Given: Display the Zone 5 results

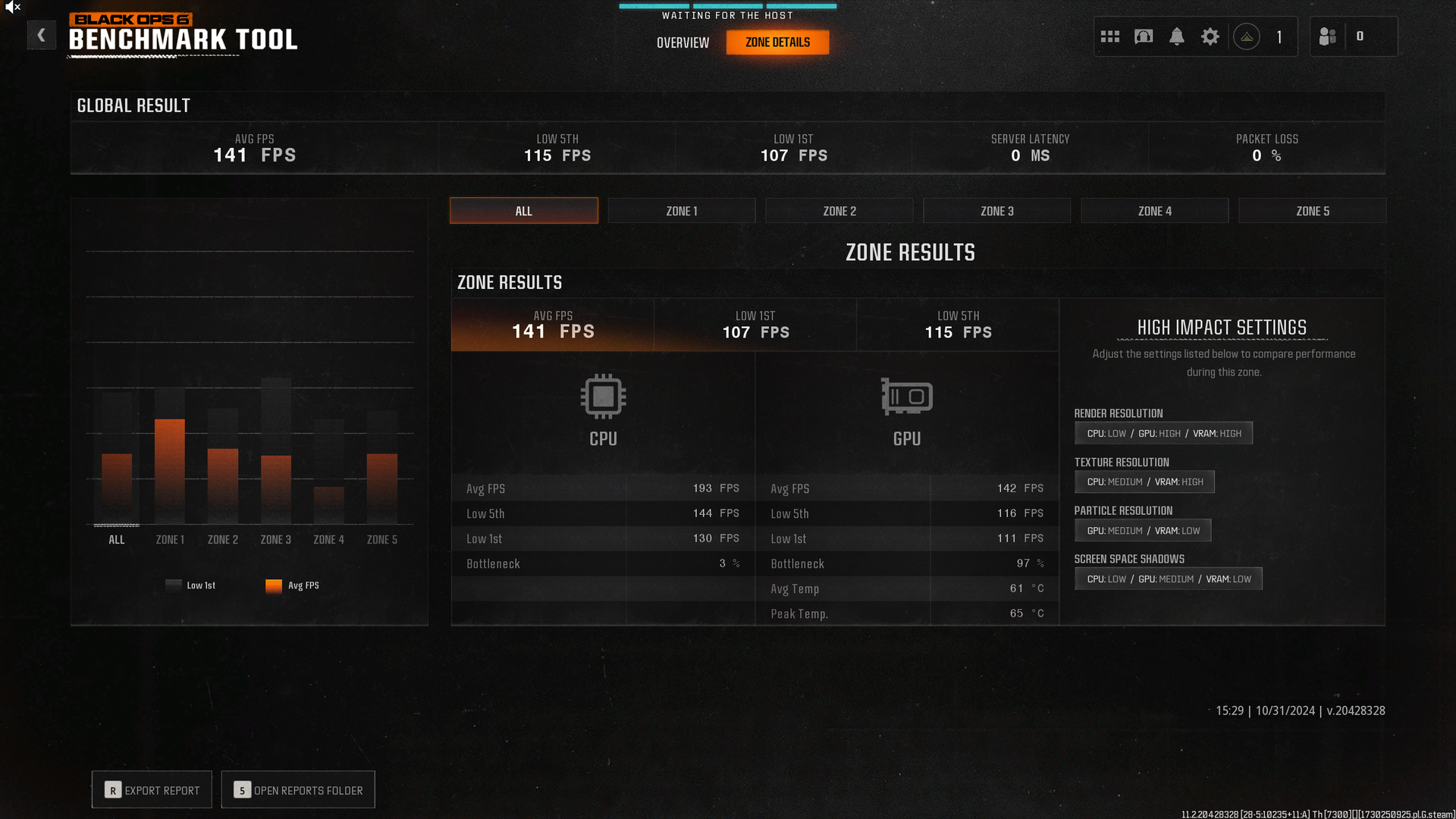Looking at the screenshot, I should click(x=1312, y=211).
